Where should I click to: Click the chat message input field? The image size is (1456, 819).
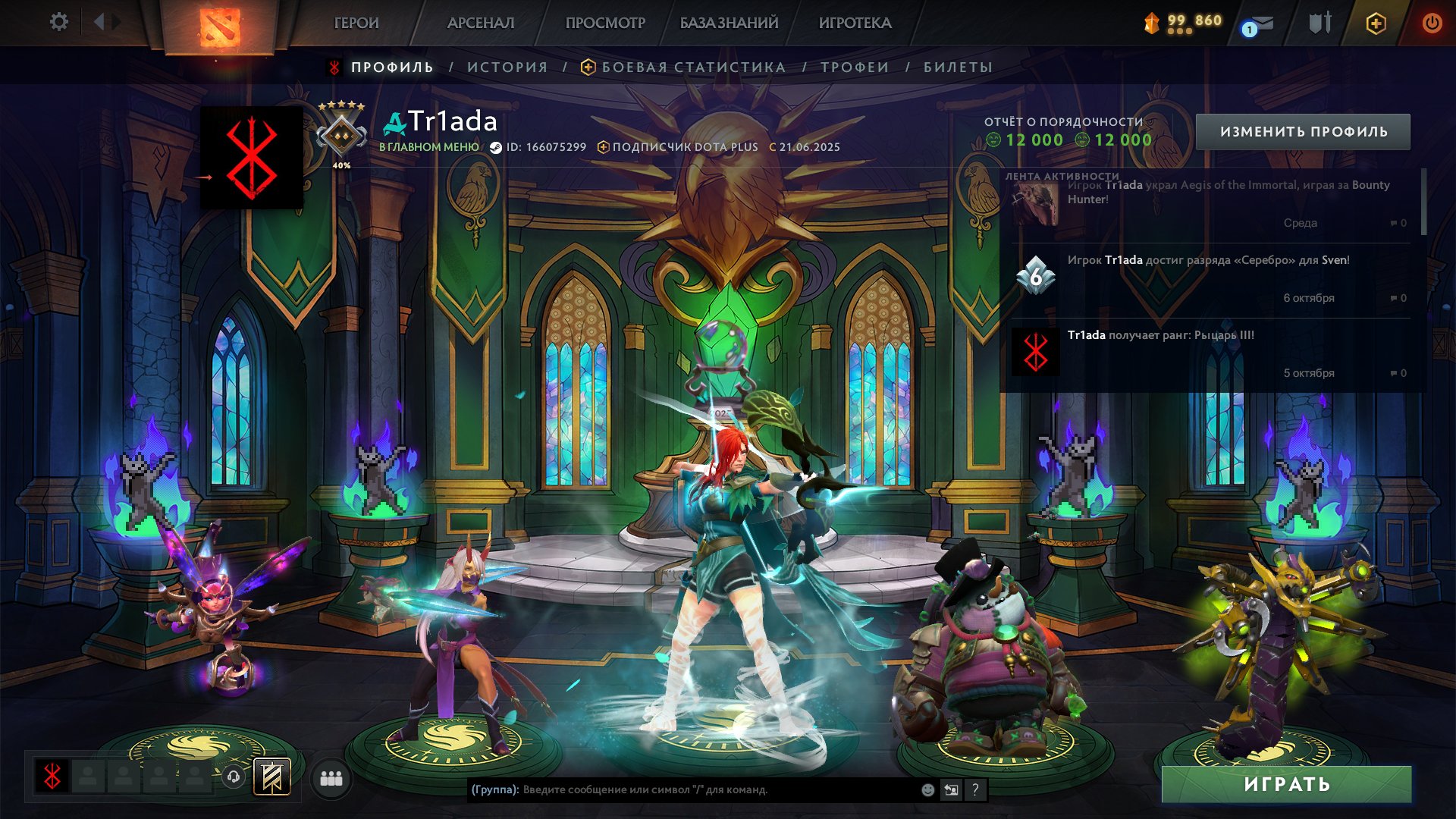(x=682, y=789)
